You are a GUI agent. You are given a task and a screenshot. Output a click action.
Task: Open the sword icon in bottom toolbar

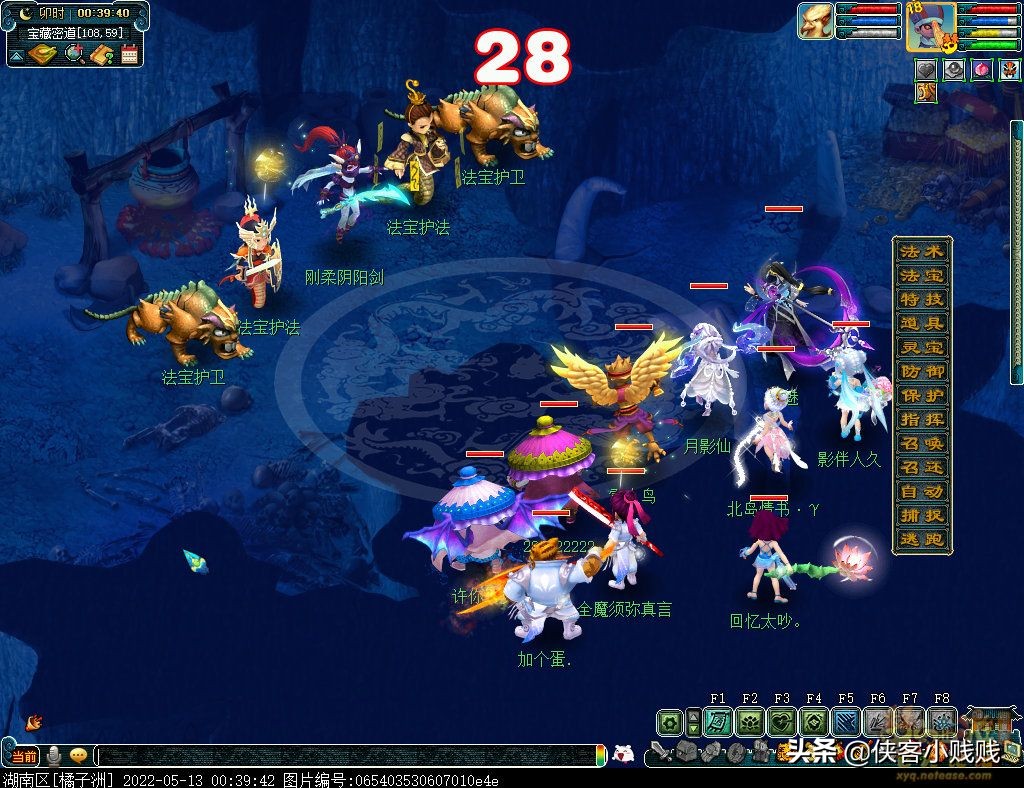point(660,752)
